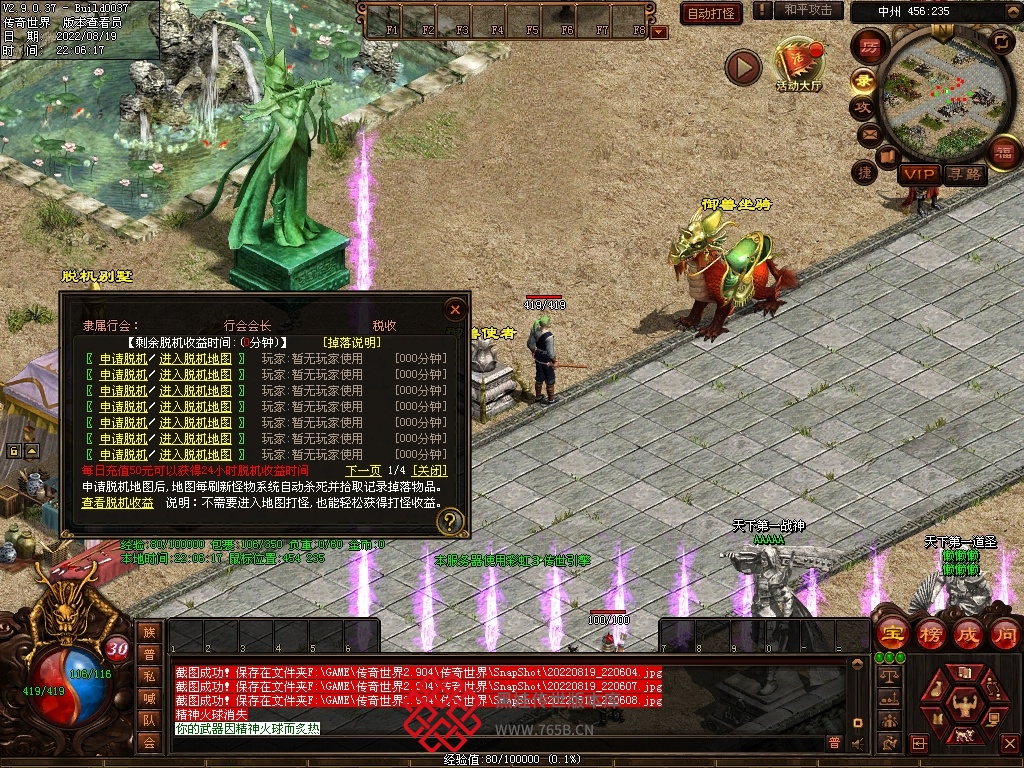Show the 榜 ranking board
Image resolution: width=1024 pixels, height=768 pixels.
(x=931, y=633)
